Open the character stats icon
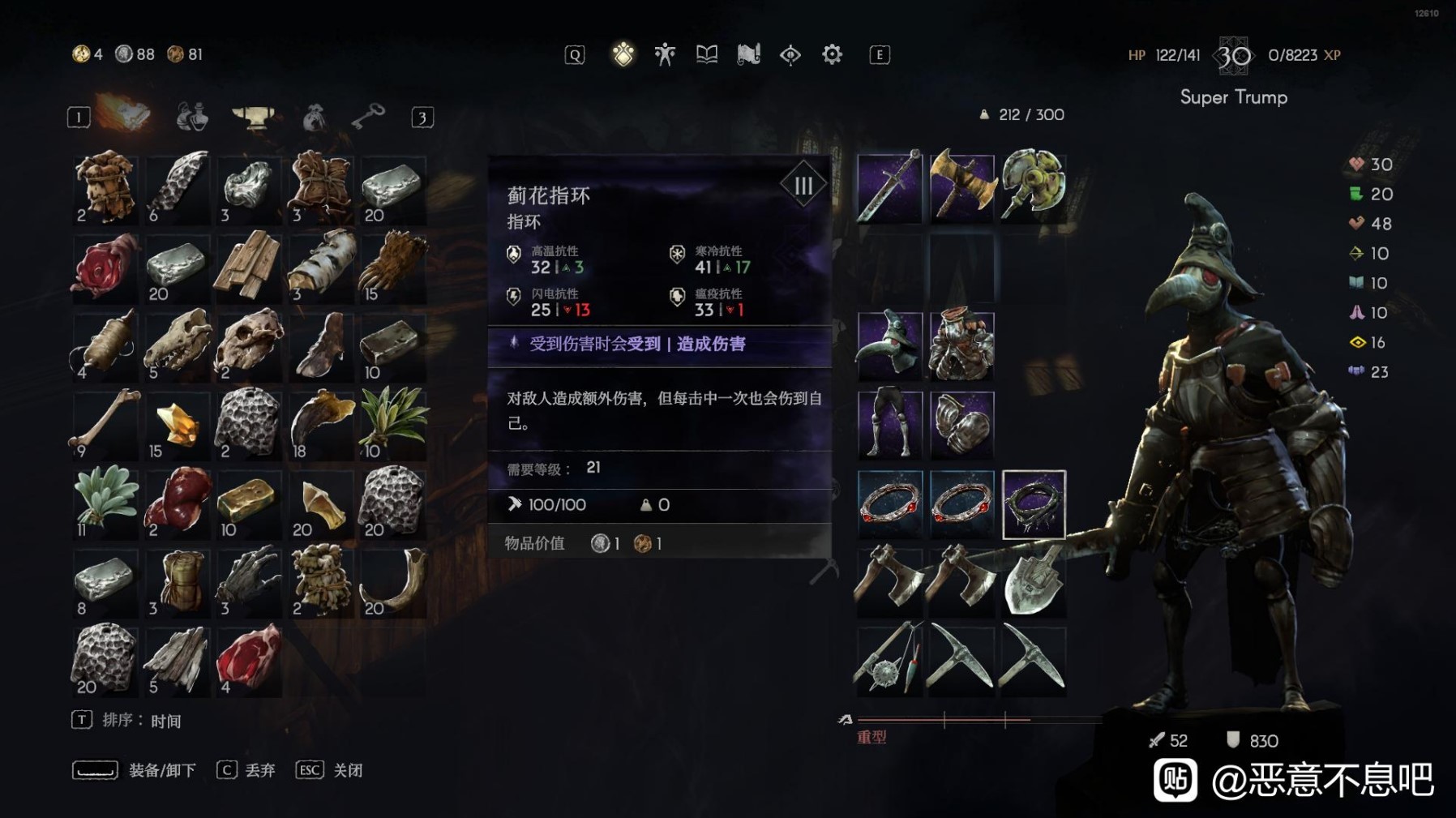Image resolution: width=1456 pixels, height=818 pixels. (664, 54)
